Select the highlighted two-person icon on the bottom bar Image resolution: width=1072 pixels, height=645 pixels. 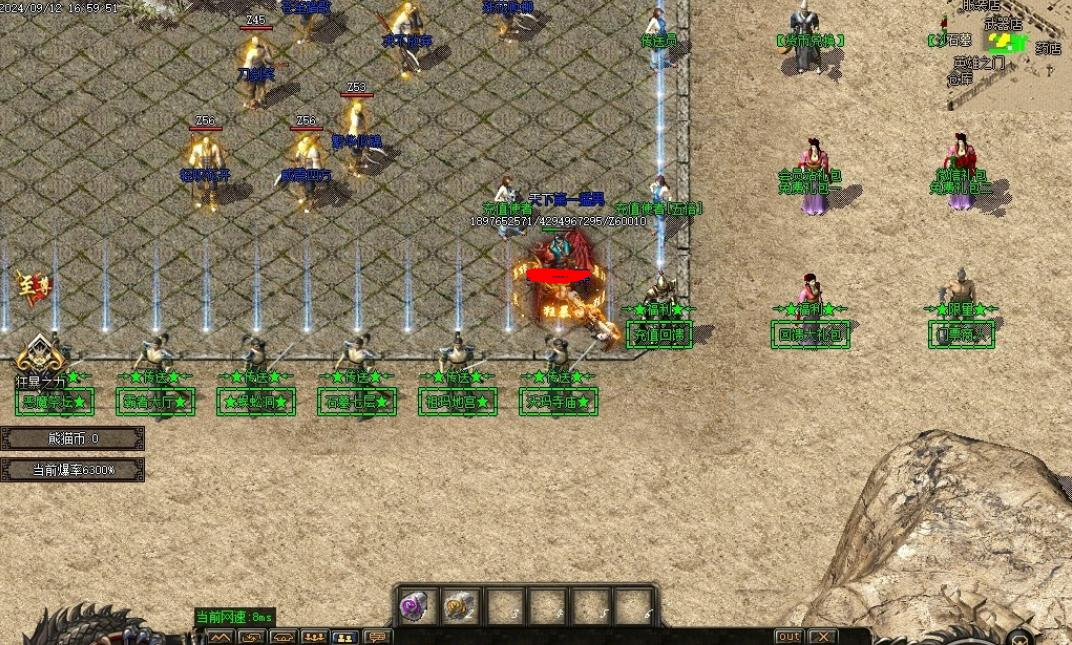(345, 637)
